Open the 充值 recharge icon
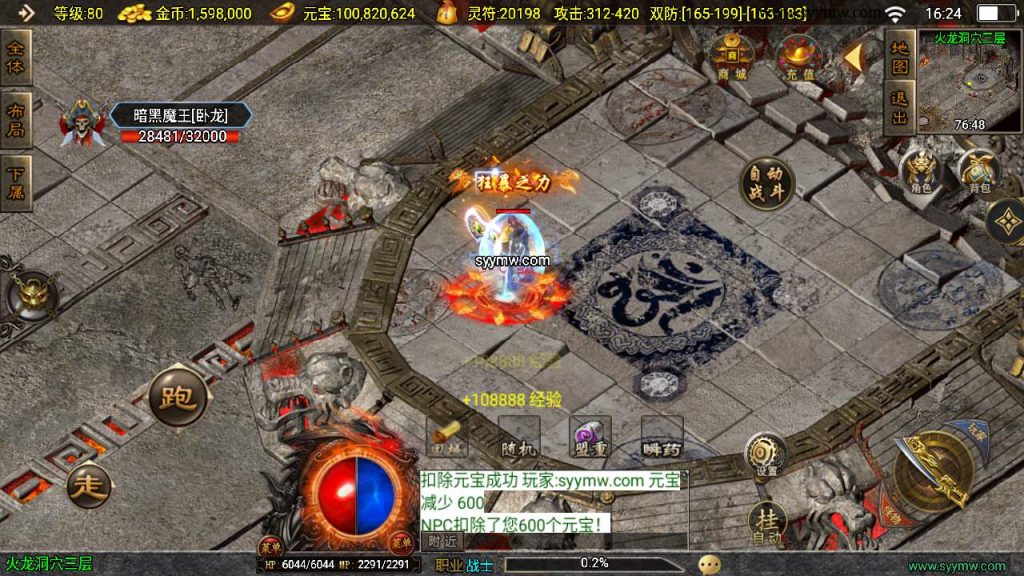The width and height of the screenshot is (1024, 576). point(798,56)
